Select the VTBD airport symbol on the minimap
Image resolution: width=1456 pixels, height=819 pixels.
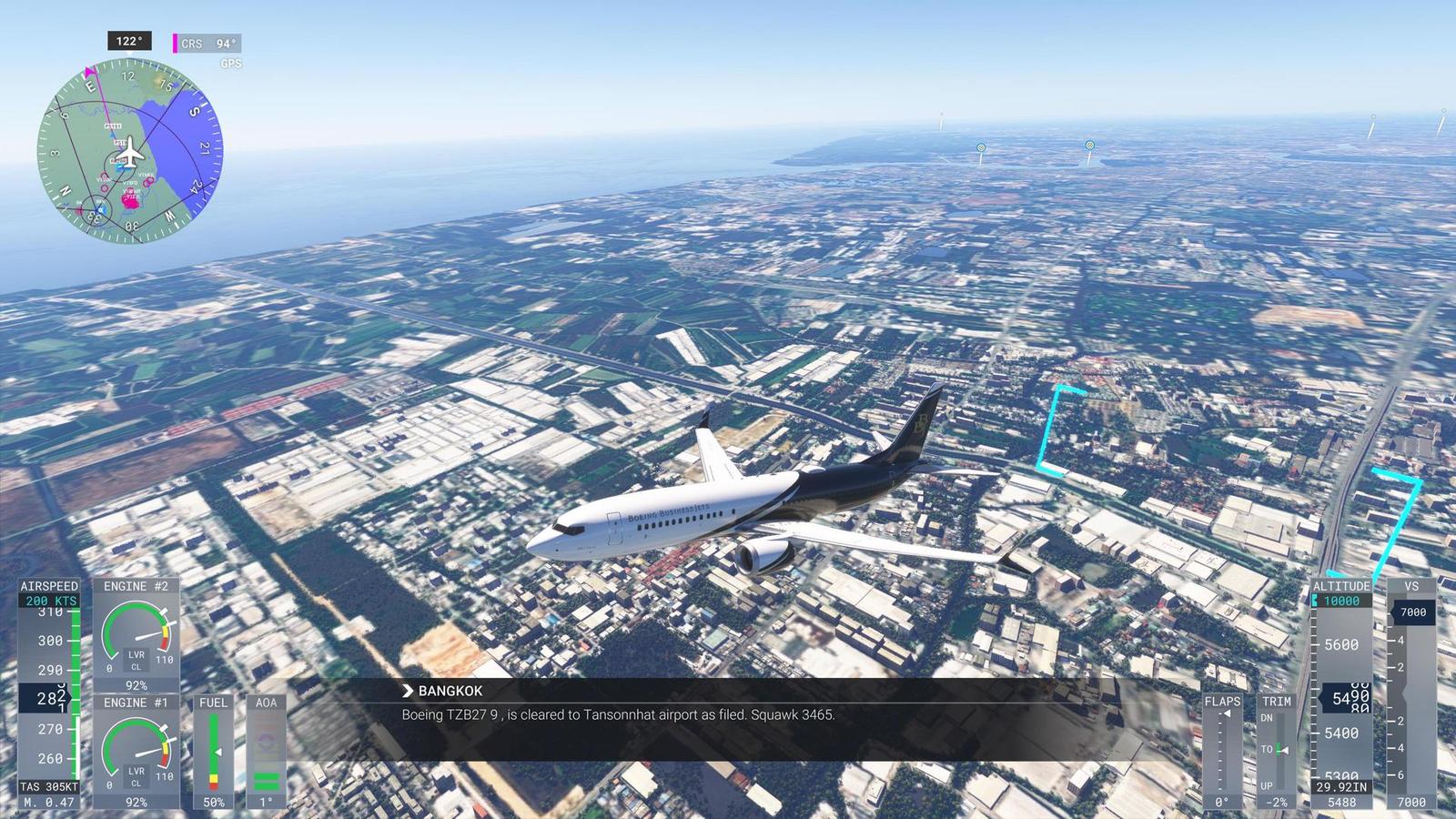(x=131, y=184)
